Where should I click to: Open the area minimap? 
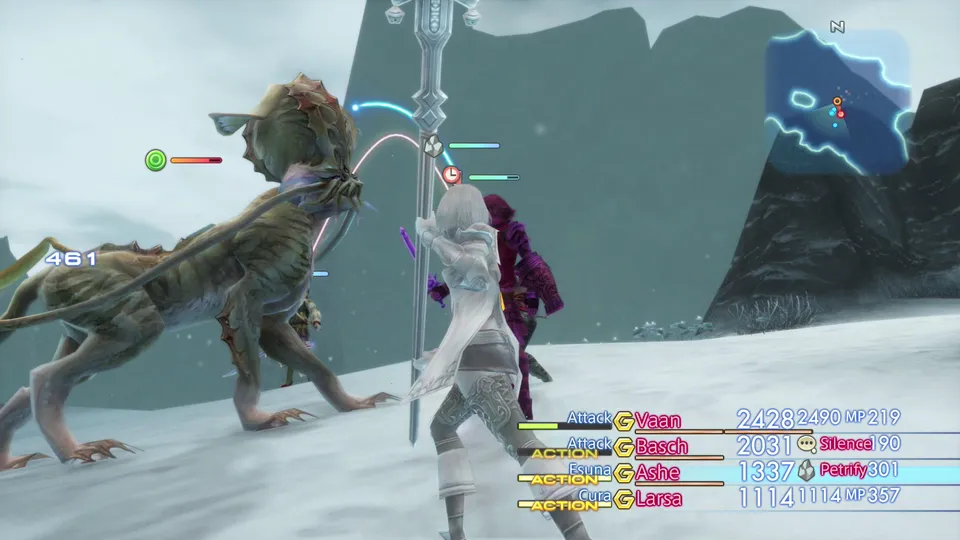pos(838,102)
